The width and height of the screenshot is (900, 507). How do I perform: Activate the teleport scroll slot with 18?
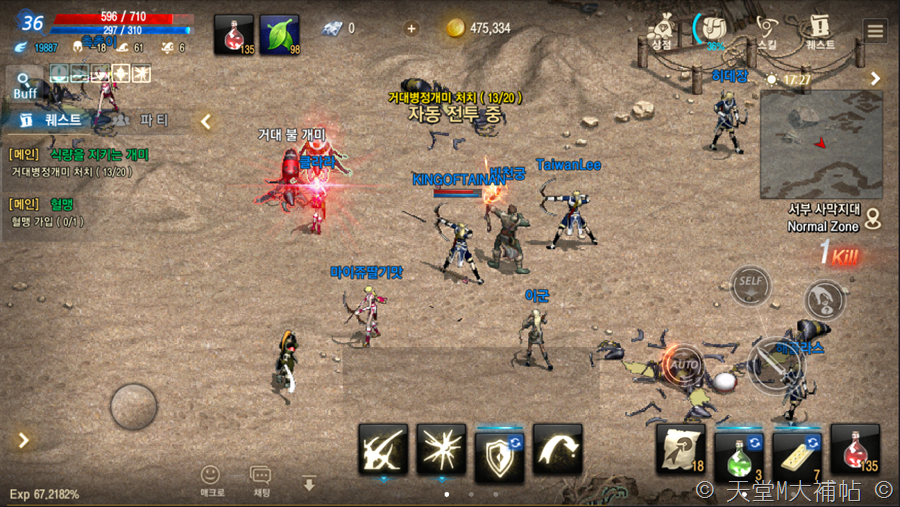[681, 450]
